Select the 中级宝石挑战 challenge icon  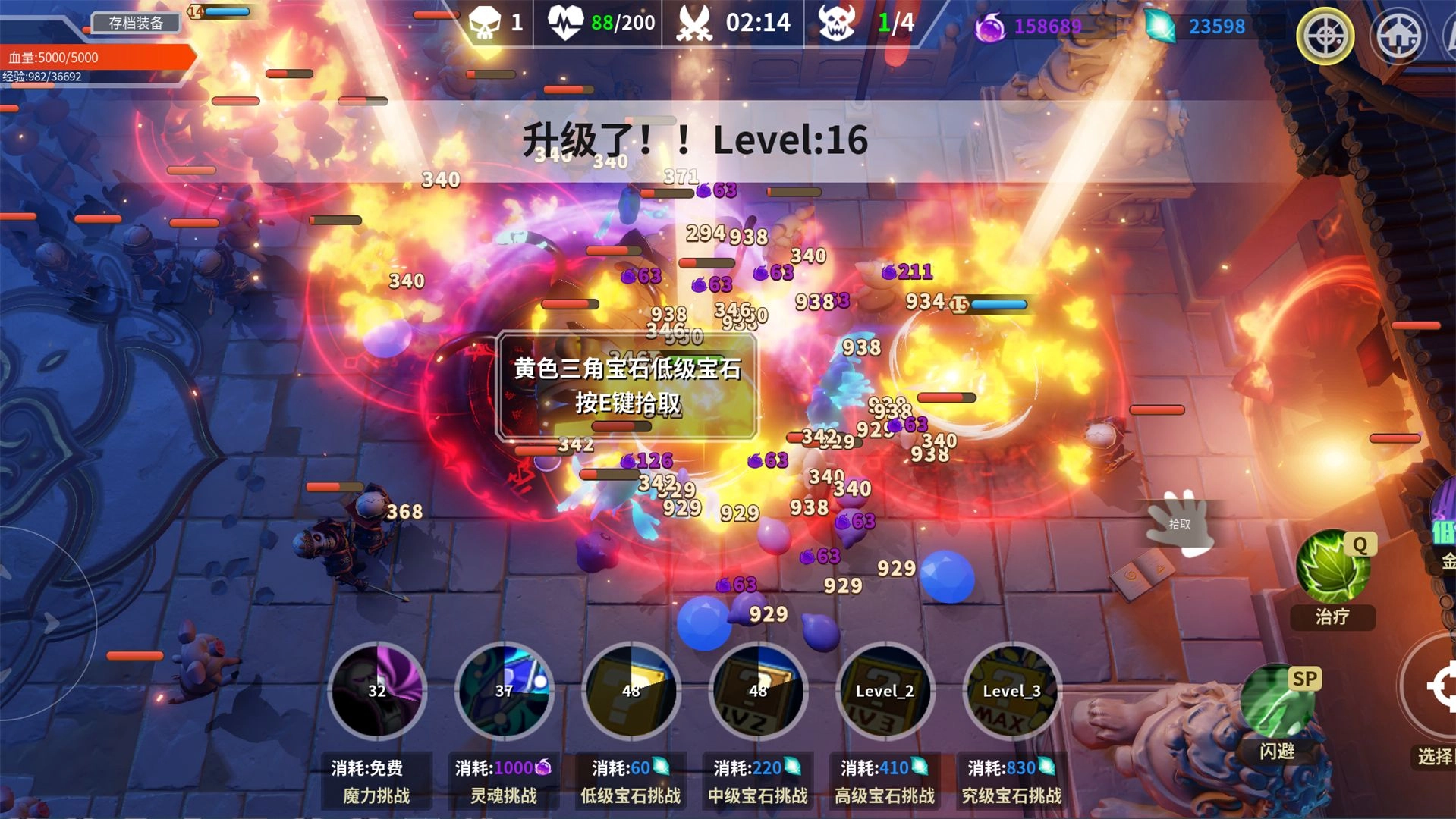pos(758,692)
